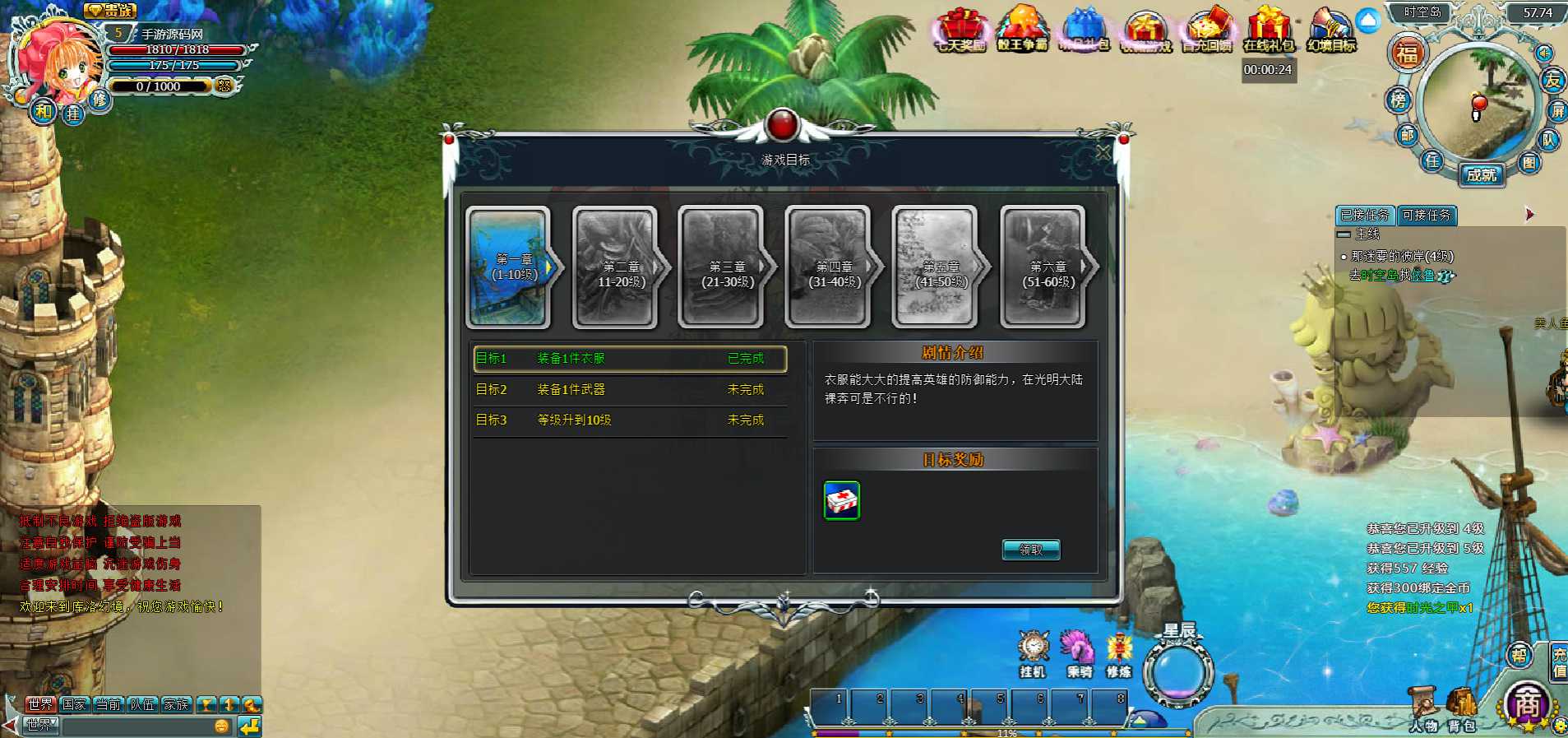
Task: Select the Chapter 6 (51-60级) tile
Action: point(1043,267)
